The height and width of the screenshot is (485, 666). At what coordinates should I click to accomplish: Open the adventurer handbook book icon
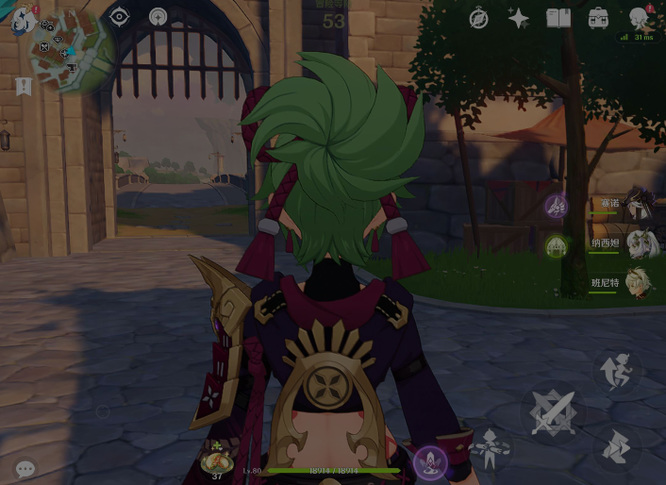[x=558, y=18]
